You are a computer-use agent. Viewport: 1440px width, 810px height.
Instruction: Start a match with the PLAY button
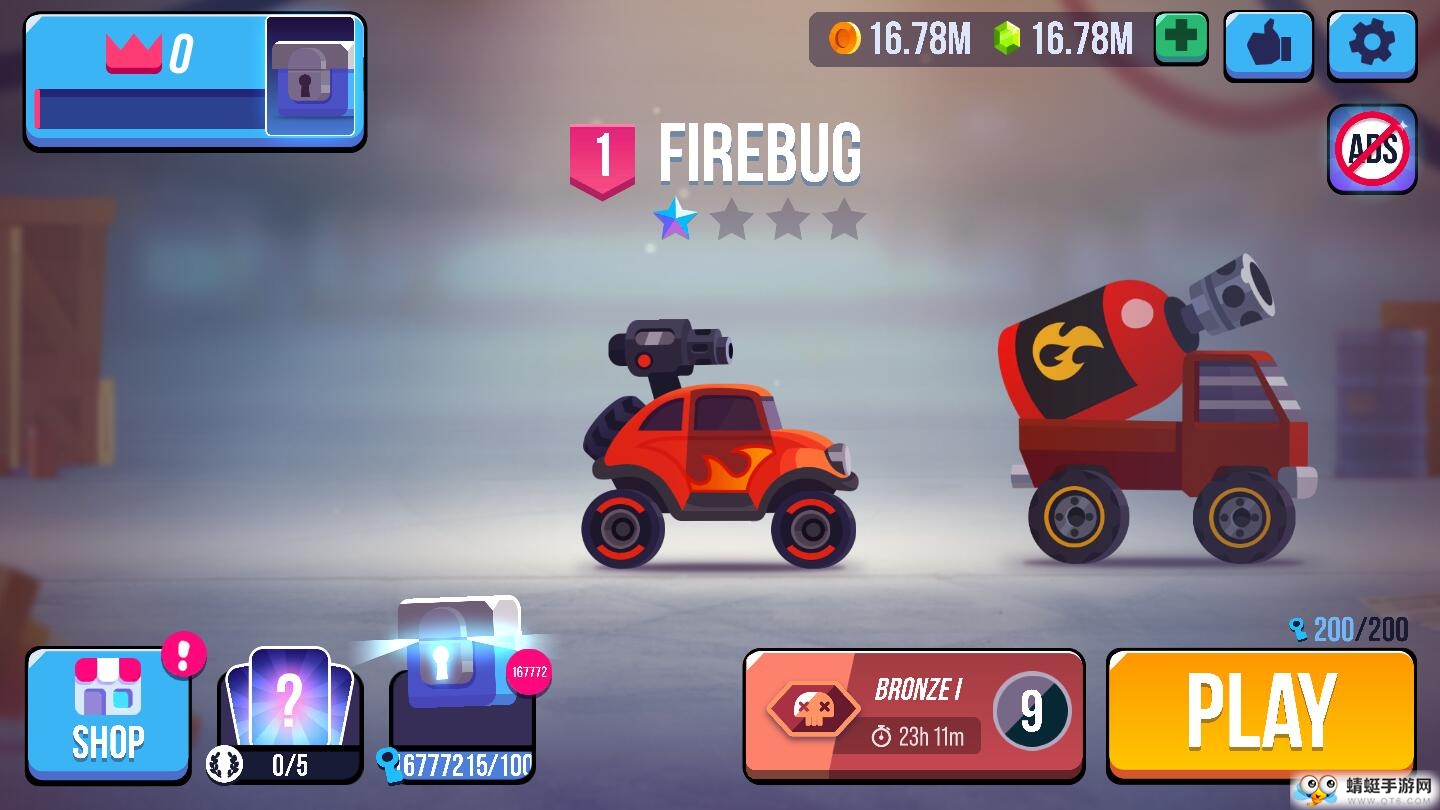[x=1260, y=713]
